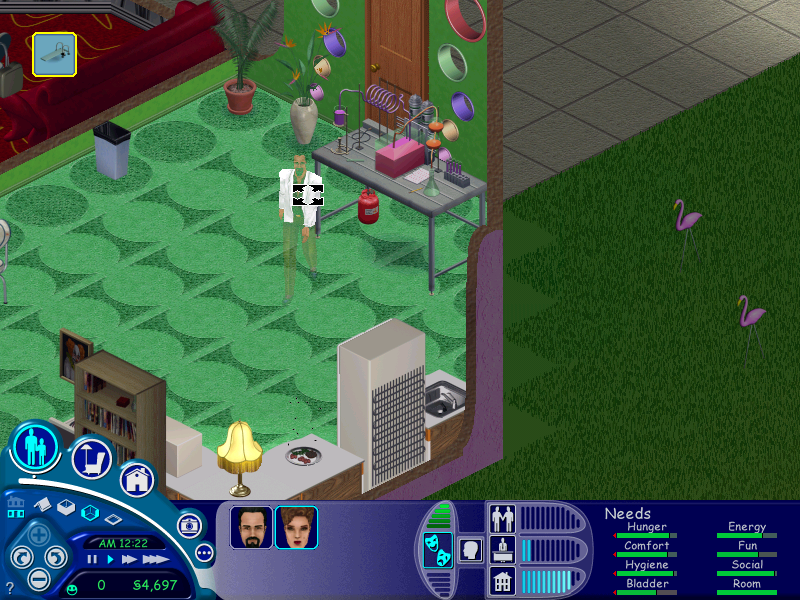The height and width of the screenshot is (600, 800).
Task: Pause the game clock
Action: [92, 560]
